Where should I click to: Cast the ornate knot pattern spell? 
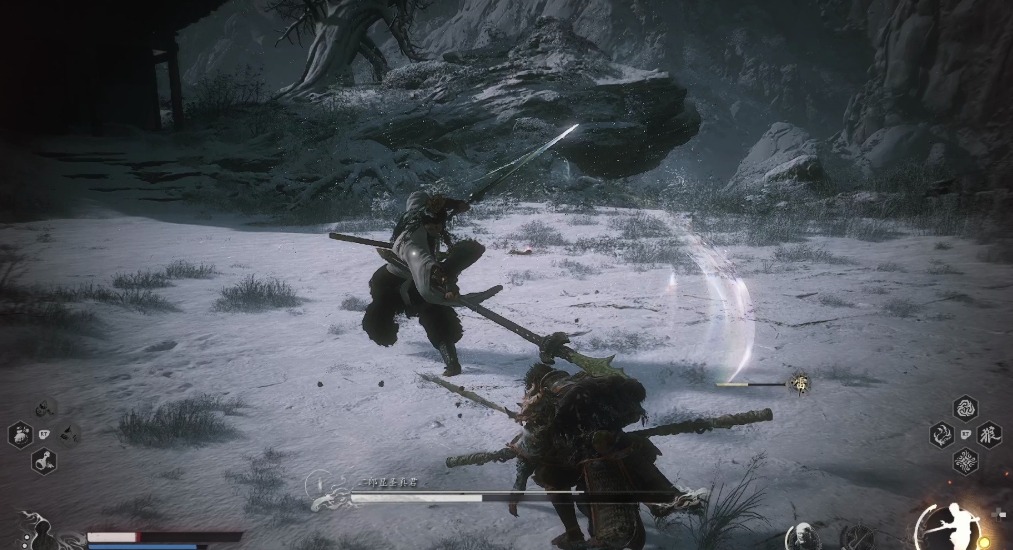(x=965, y=461)
